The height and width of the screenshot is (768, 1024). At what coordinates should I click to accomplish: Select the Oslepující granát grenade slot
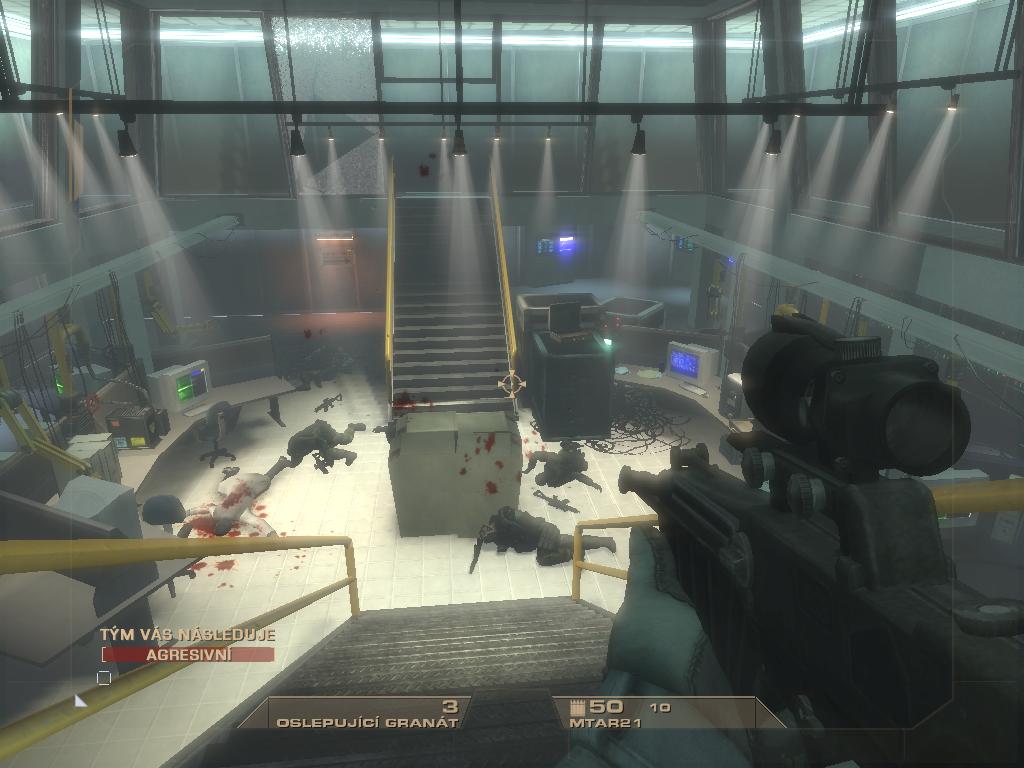pyautogui.click(x=368, y=714)
